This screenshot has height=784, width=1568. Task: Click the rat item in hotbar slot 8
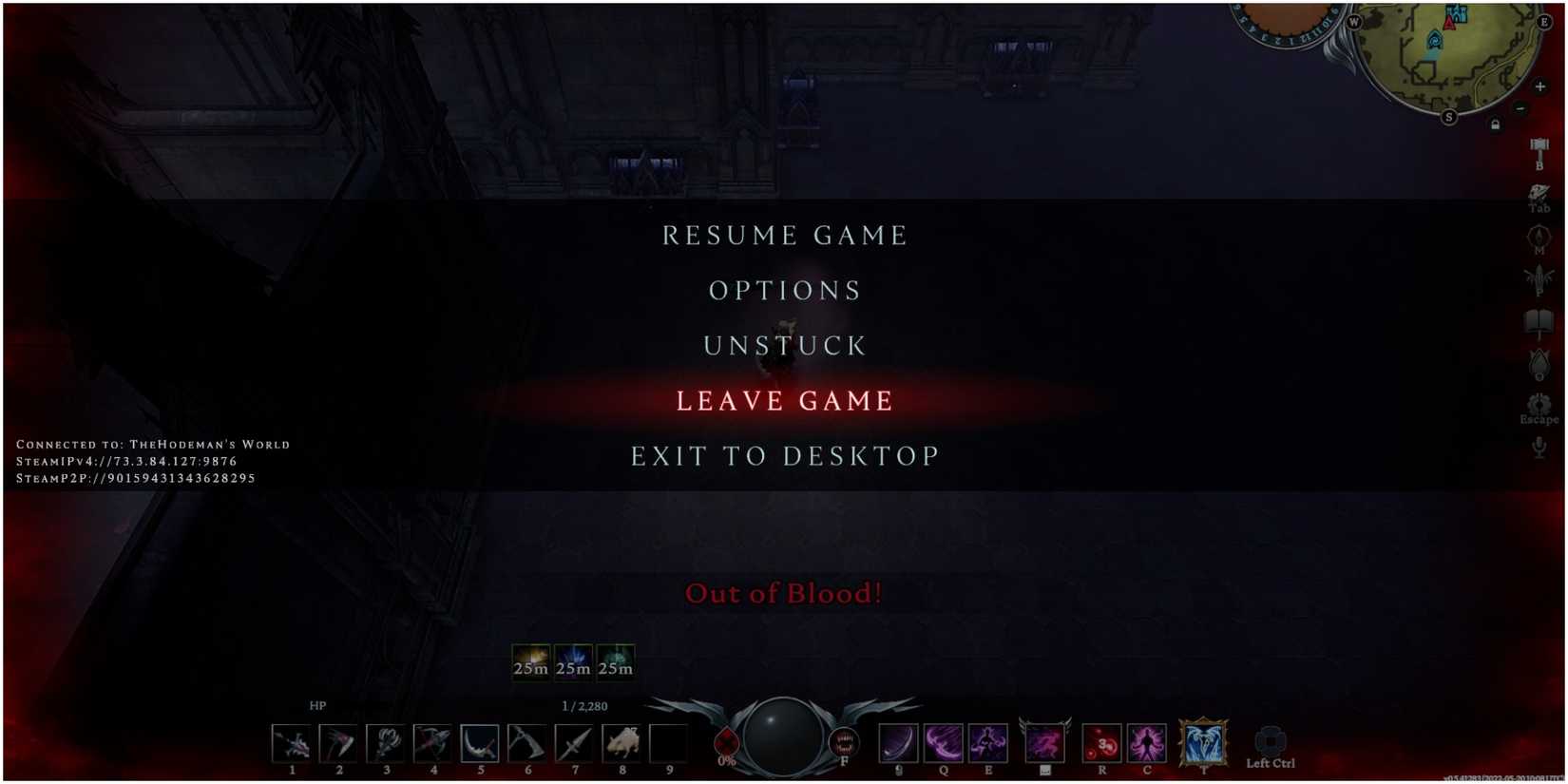[624, 741]
